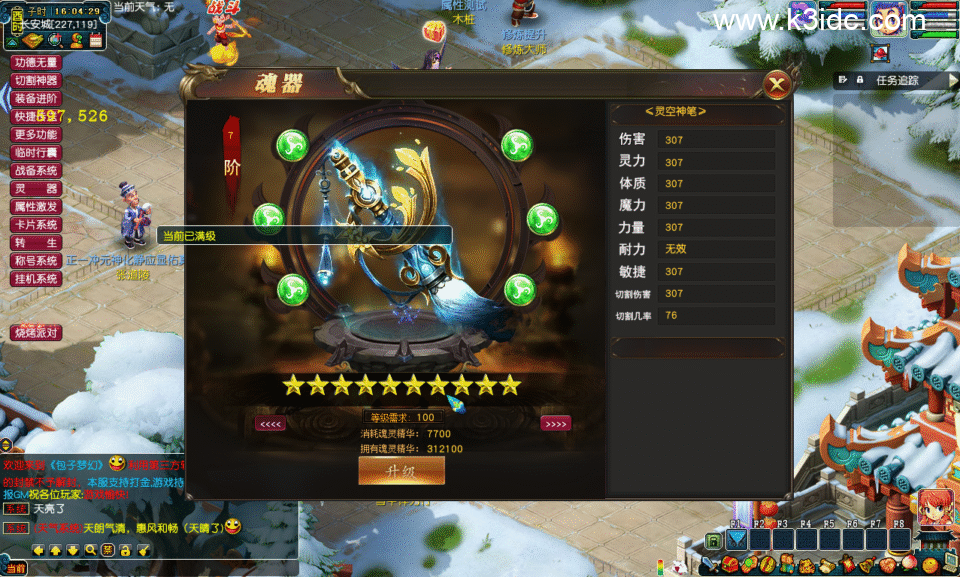Screen dimensions: 960x577
Task: Open the 功德无量 menu entry
Action: pos(36,62)
